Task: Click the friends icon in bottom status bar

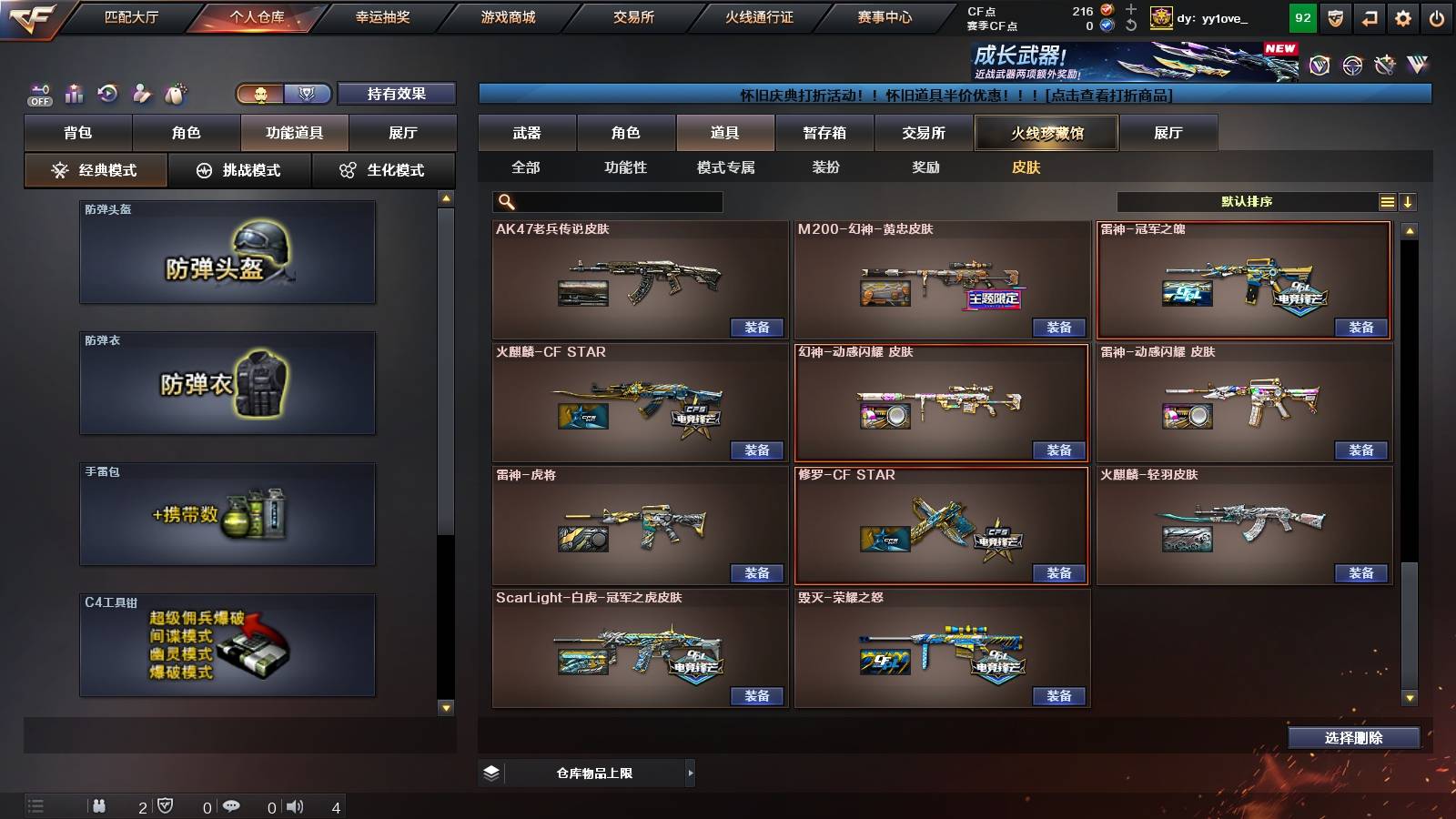Action: (98, 805)
